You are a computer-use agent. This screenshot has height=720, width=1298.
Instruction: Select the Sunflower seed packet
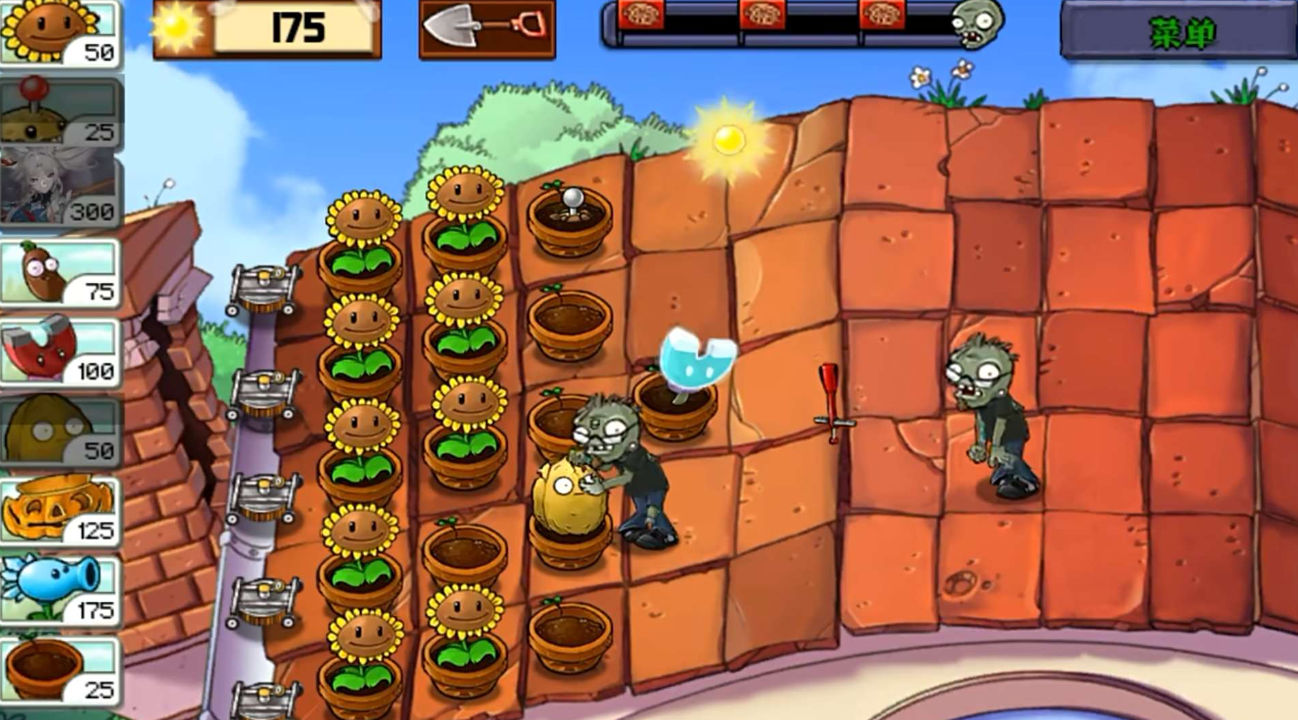(x=60, y=33)
